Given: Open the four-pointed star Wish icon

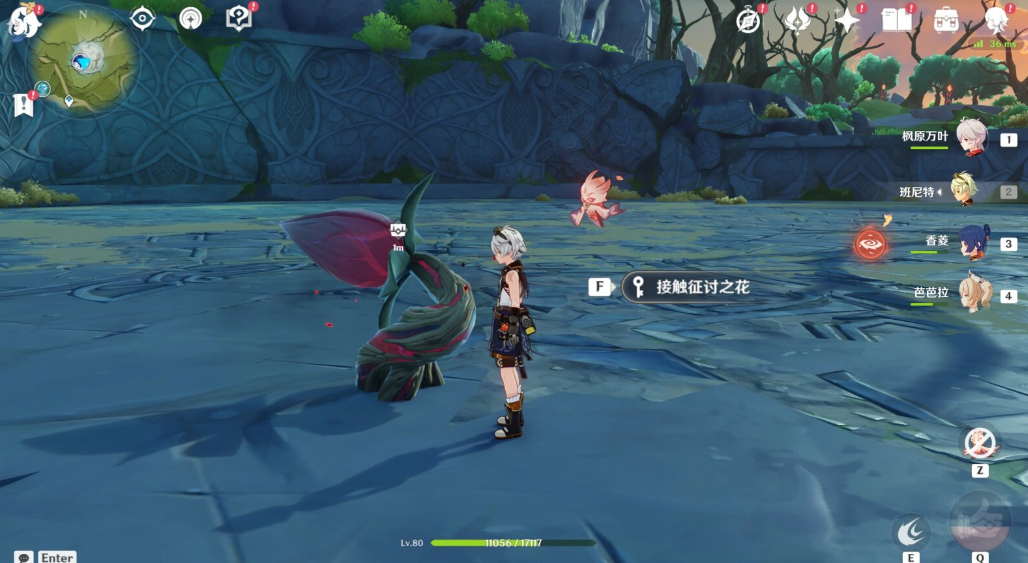Looking at the screenshot, I should [x=847, y=20].
